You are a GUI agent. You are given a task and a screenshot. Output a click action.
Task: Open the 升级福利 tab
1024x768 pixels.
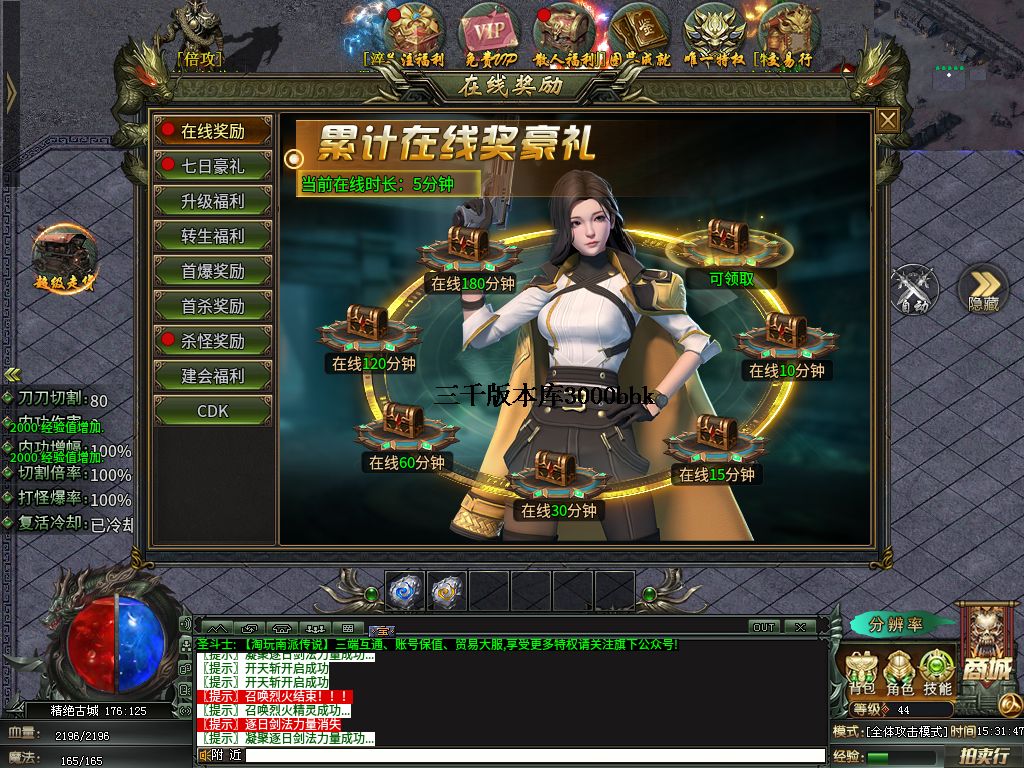212,201
